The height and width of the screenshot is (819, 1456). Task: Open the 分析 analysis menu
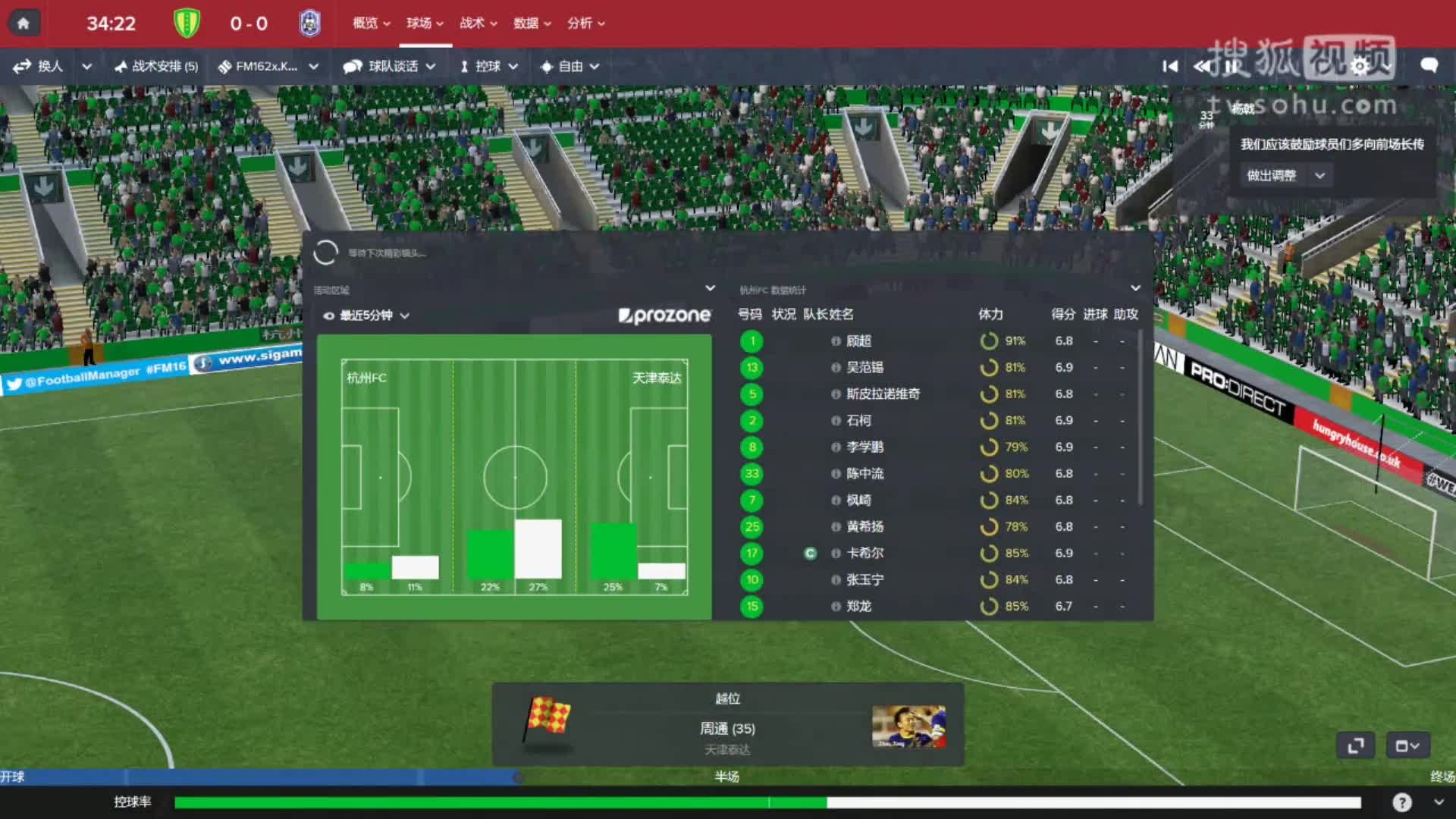(585, 24)
